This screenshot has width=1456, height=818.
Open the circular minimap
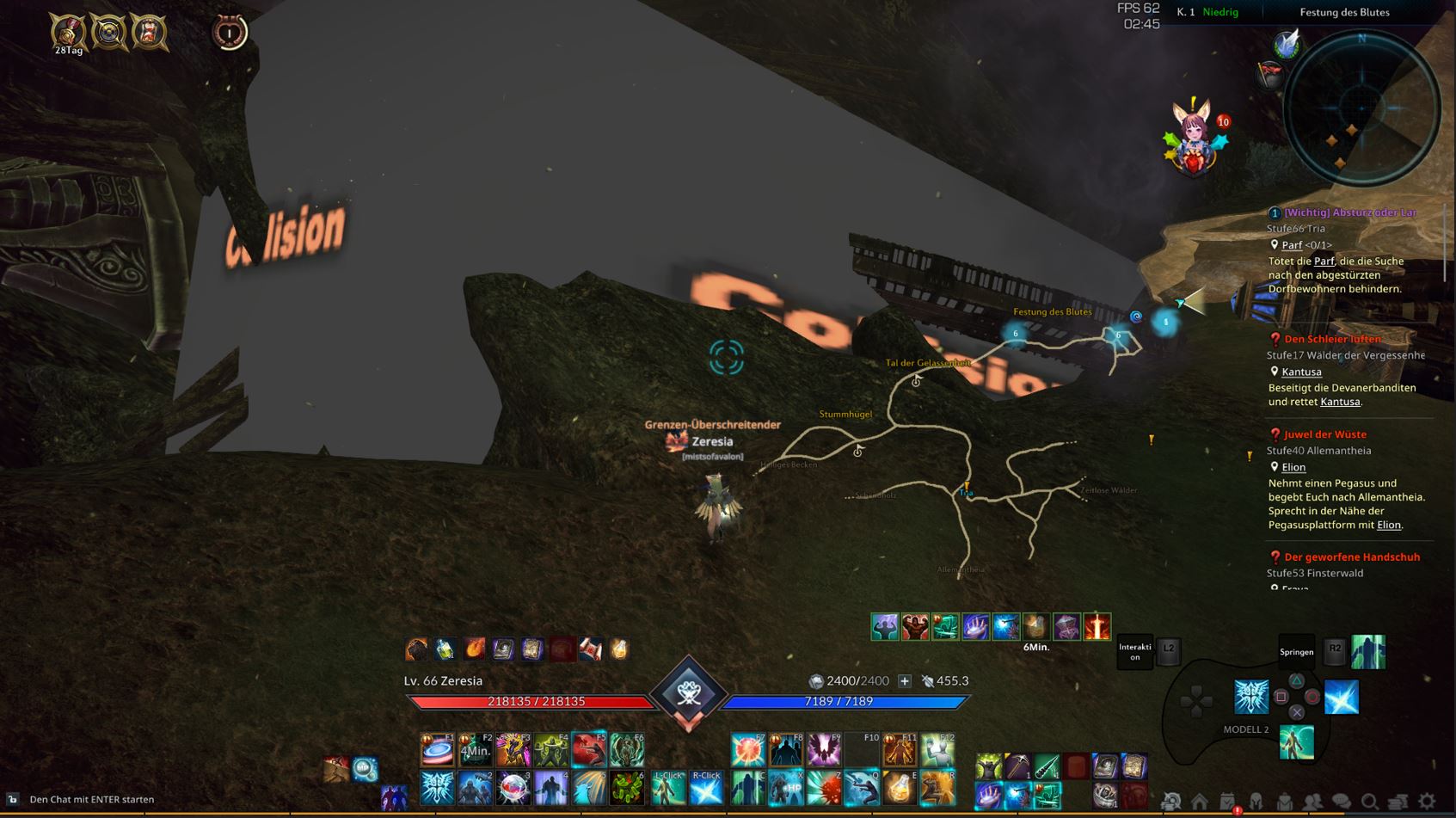coord(1361,109)
